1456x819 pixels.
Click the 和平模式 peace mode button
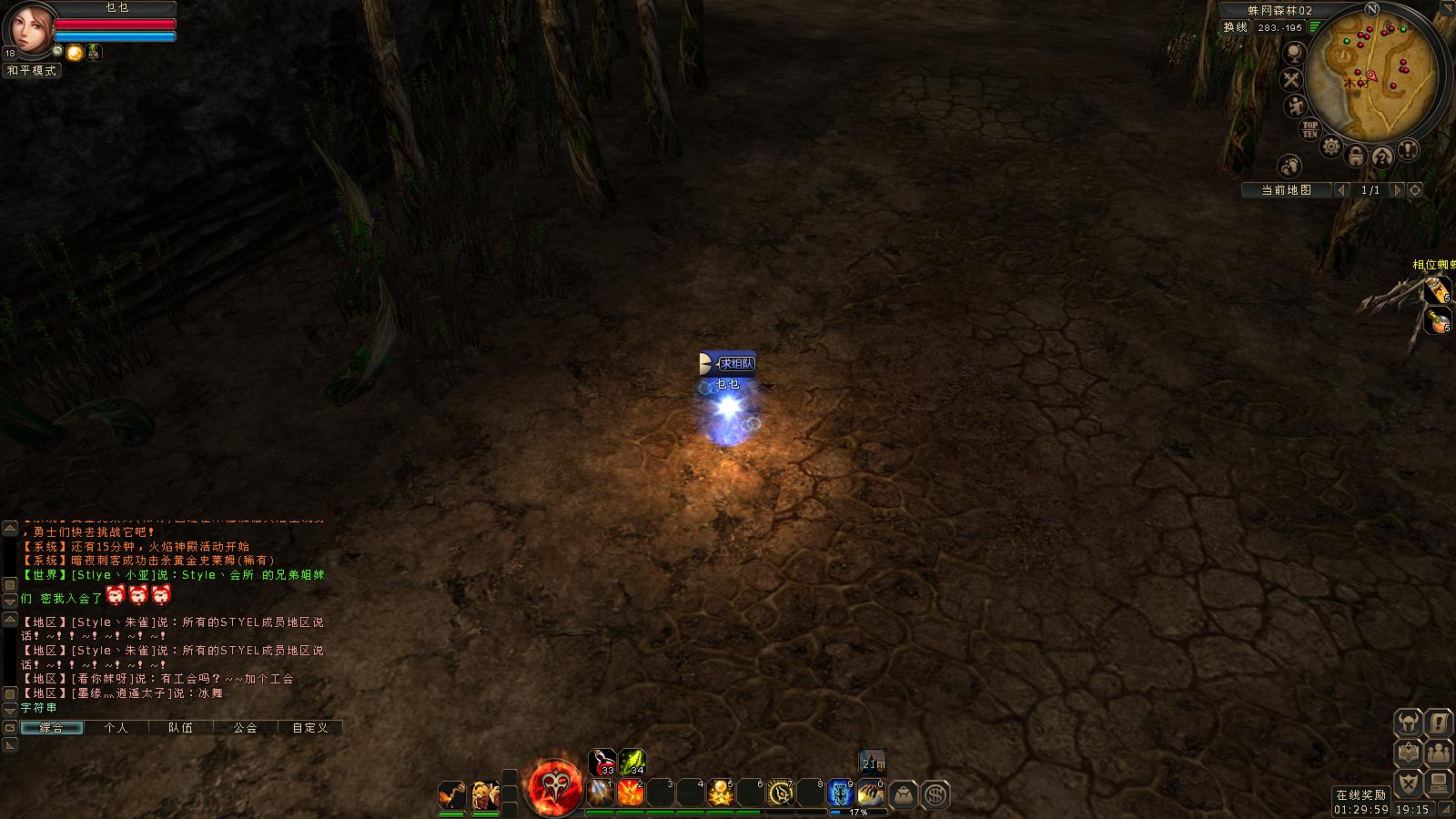coord(32,70)
